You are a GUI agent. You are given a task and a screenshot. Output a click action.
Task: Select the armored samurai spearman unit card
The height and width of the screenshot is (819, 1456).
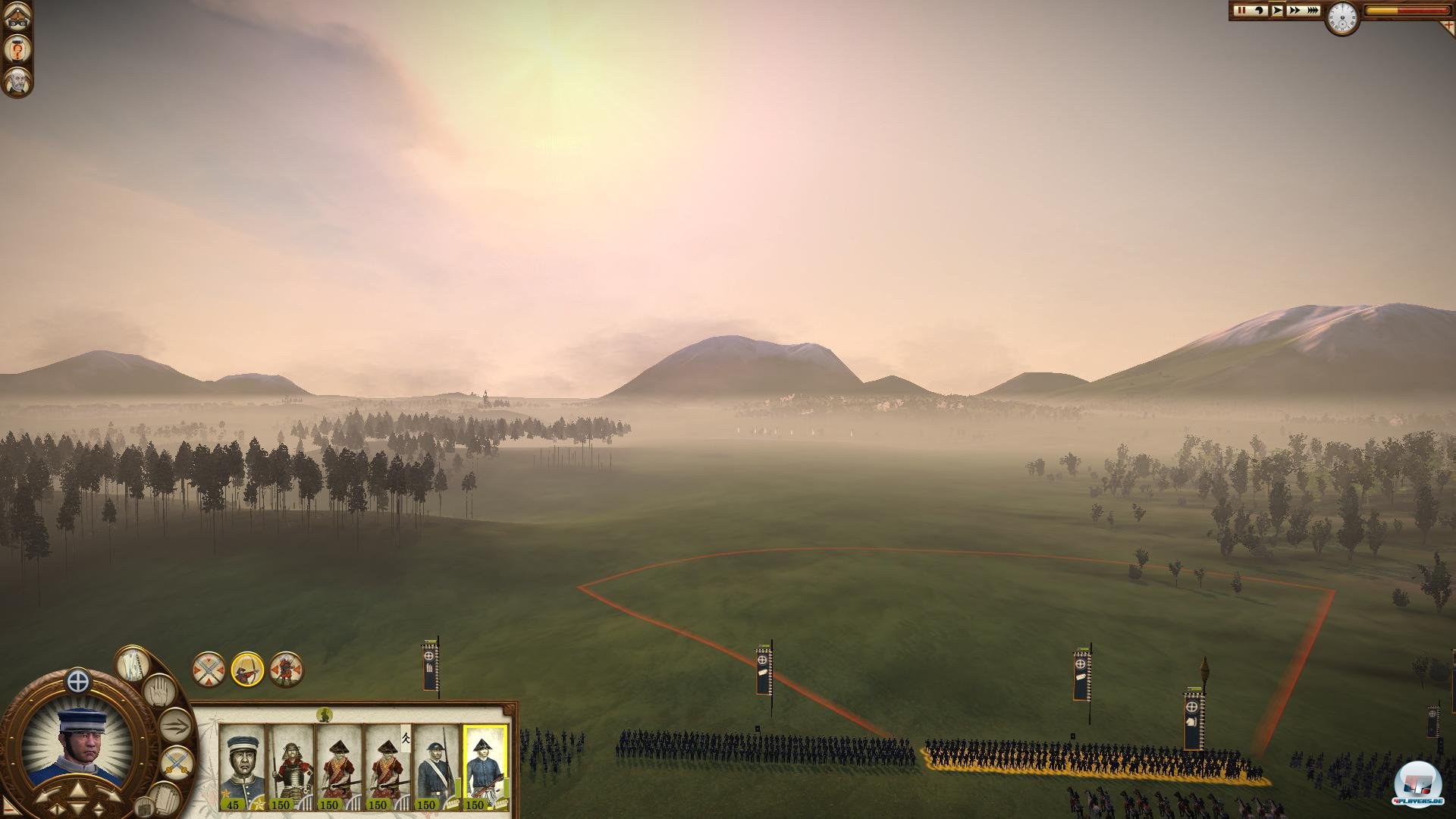[291, 767]
